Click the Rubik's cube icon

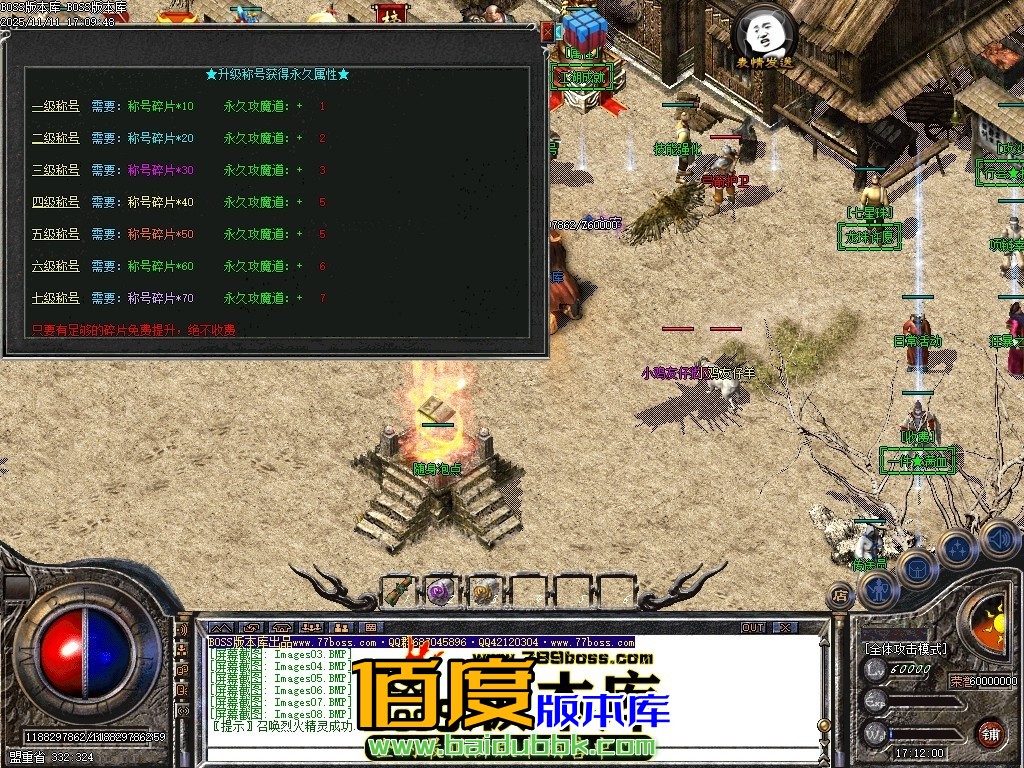[585, 30]
